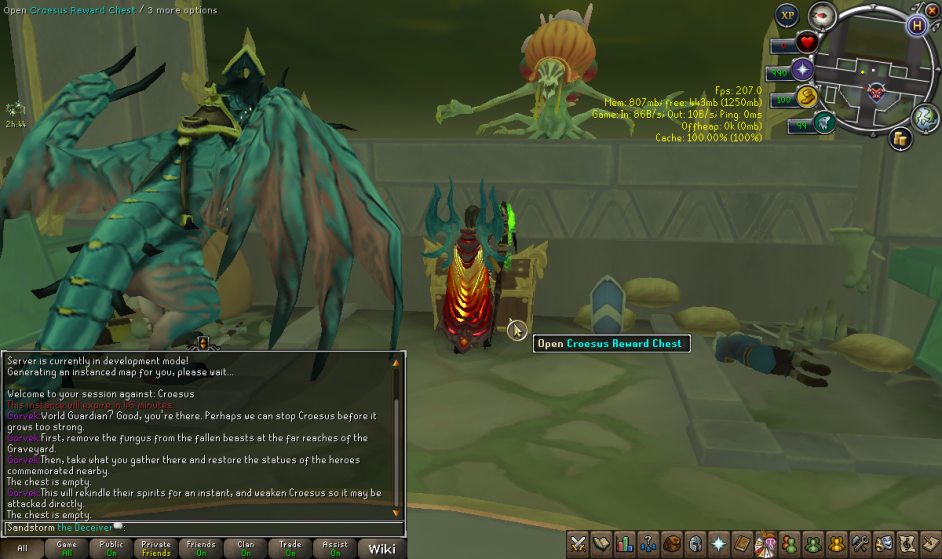
Task: Open the XP counter orb
Action: pos(787,15)
